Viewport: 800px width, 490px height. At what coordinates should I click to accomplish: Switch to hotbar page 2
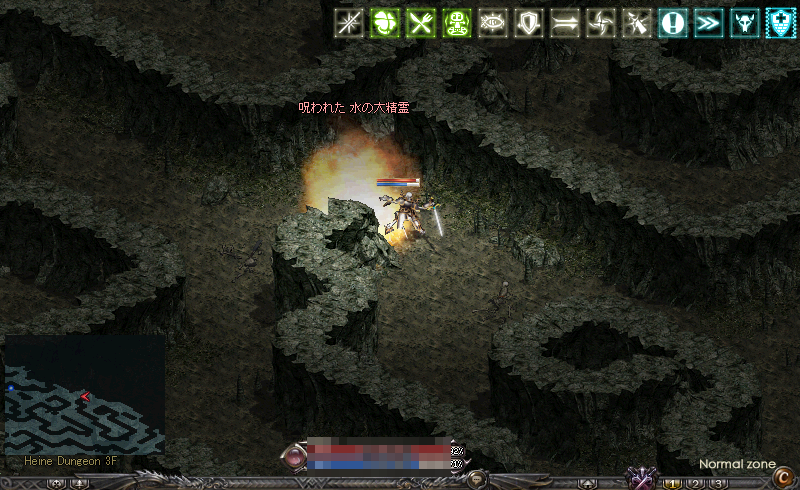point(696,484)
